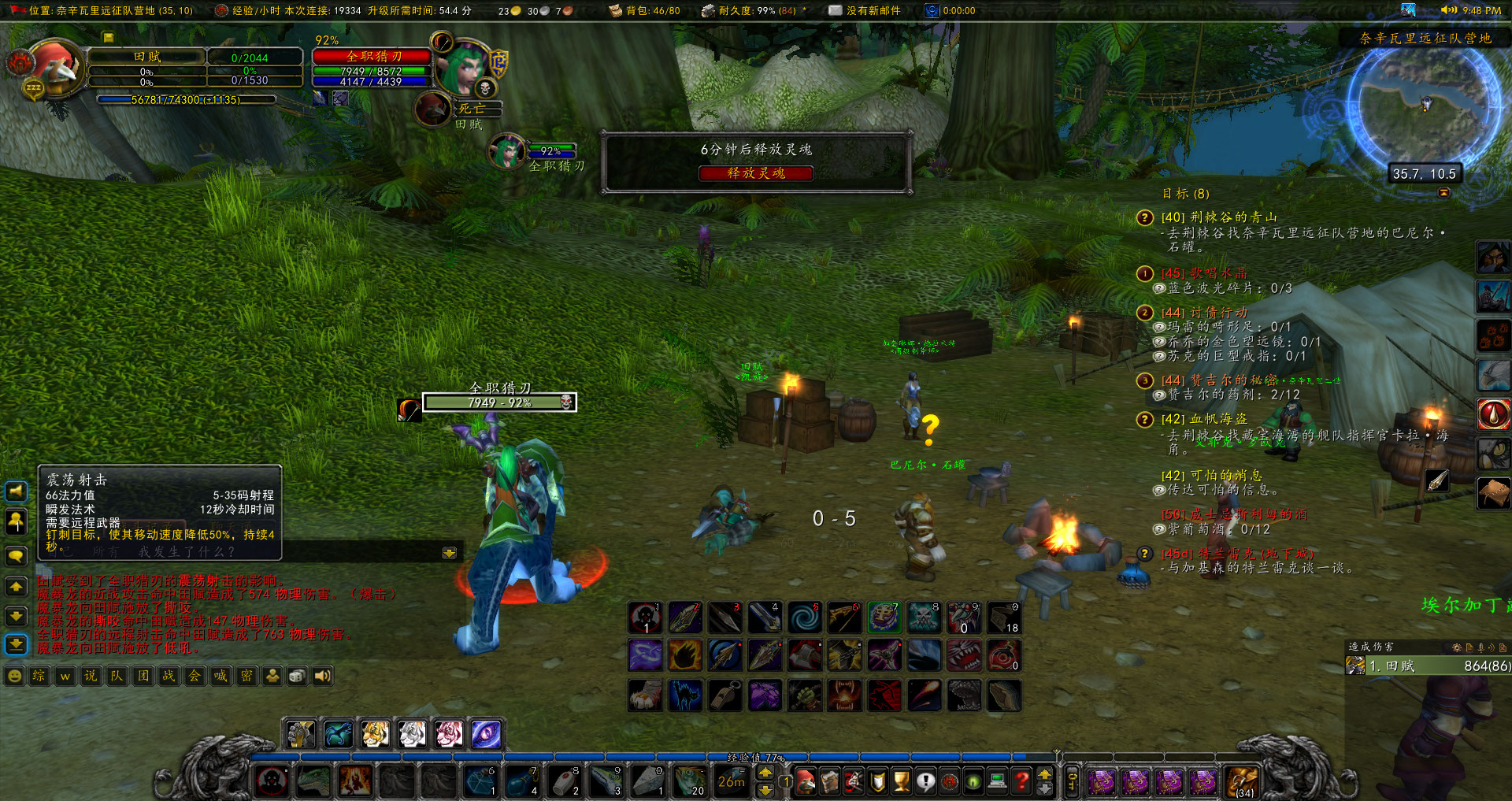Switch to the 队 party chat channel
The height and width of the screenshot is (801, 1512).
pos(116,676)
